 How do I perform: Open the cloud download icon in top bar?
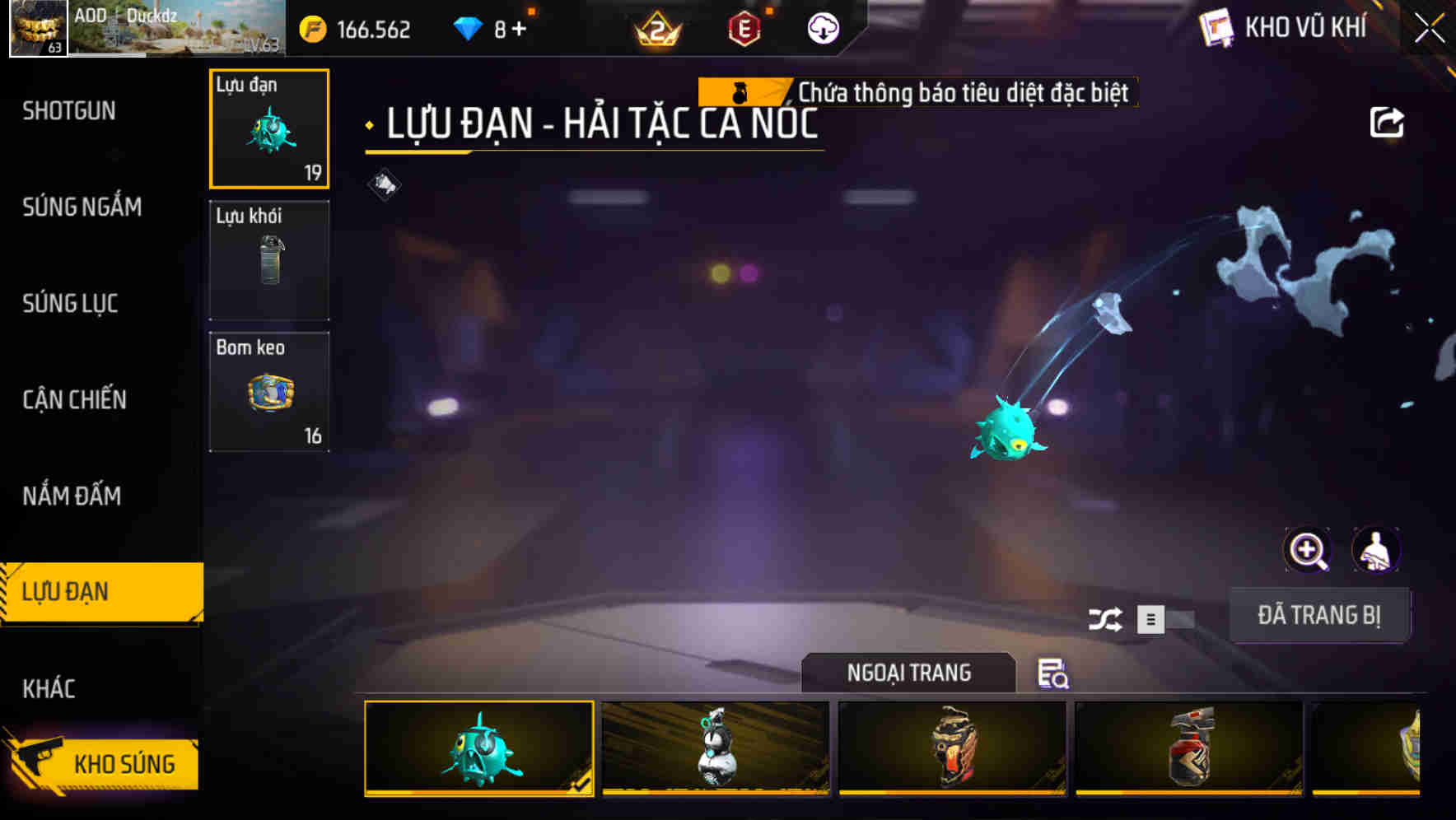[821, 29]
